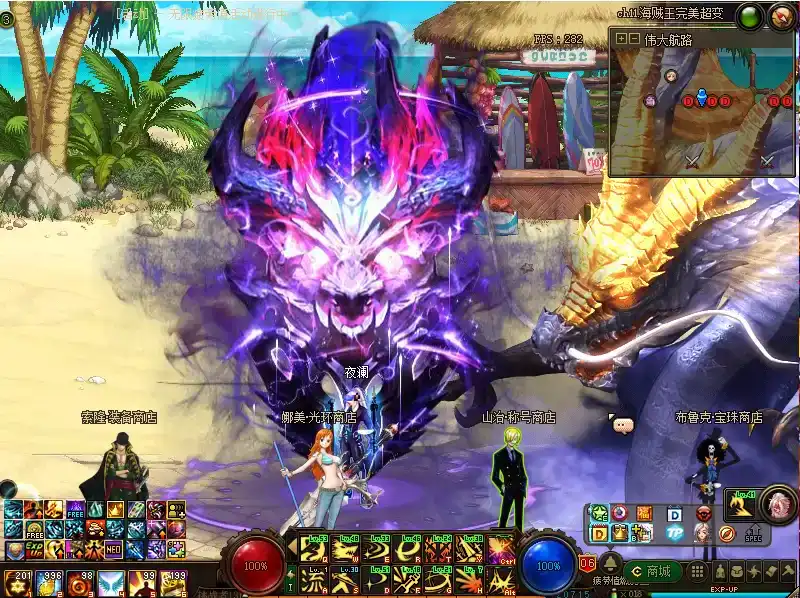Use the angel wings item in slot 4
800x598 pixels.
click(x=111, y=581)
